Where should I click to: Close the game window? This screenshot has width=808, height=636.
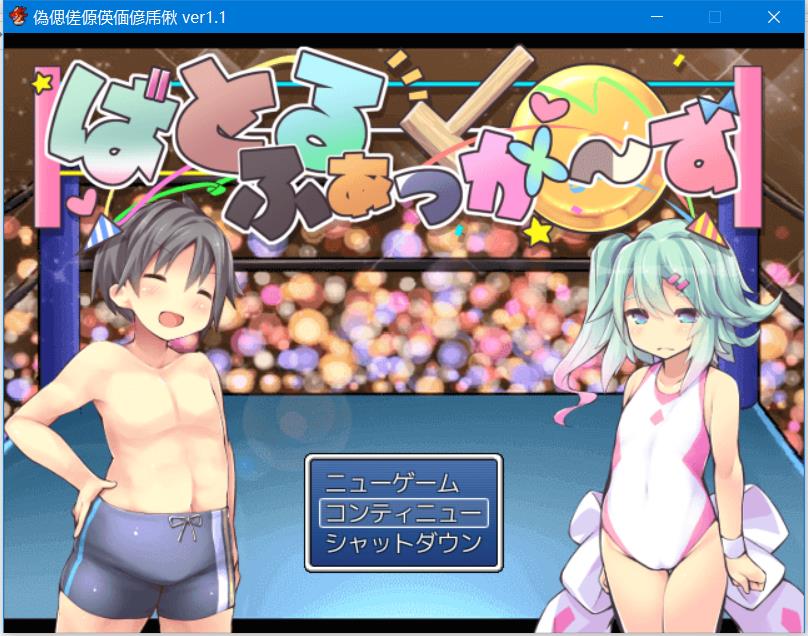773,17
